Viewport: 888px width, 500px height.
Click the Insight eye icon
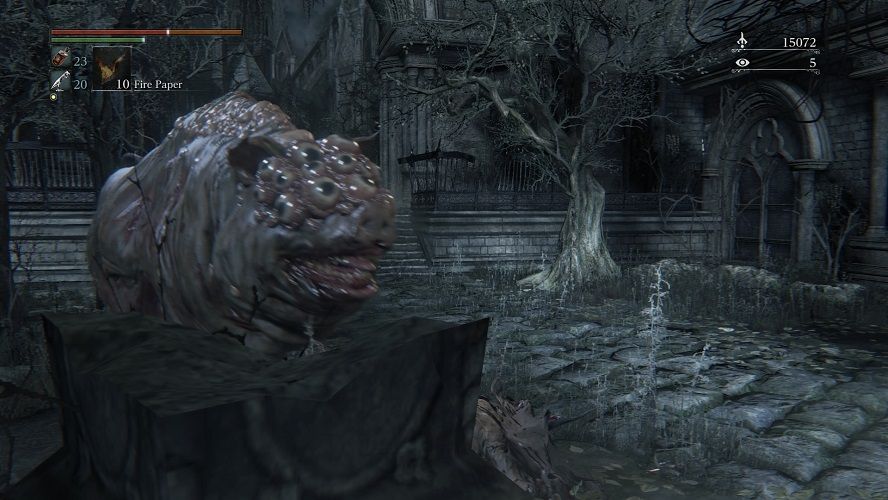[742, 63]
